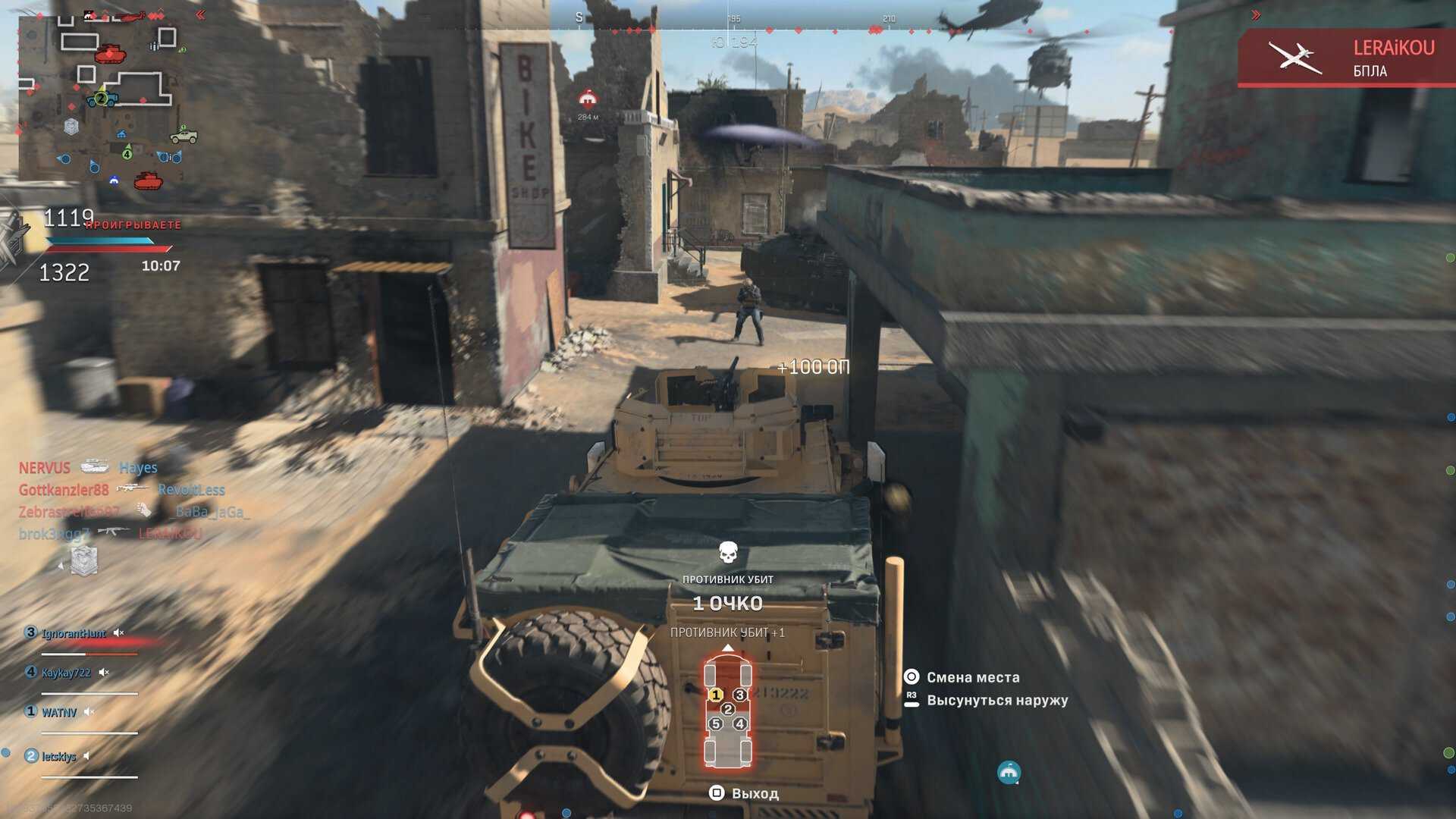Click squad member WATNV in the list

pyautogui.click(x=58, y=712)
